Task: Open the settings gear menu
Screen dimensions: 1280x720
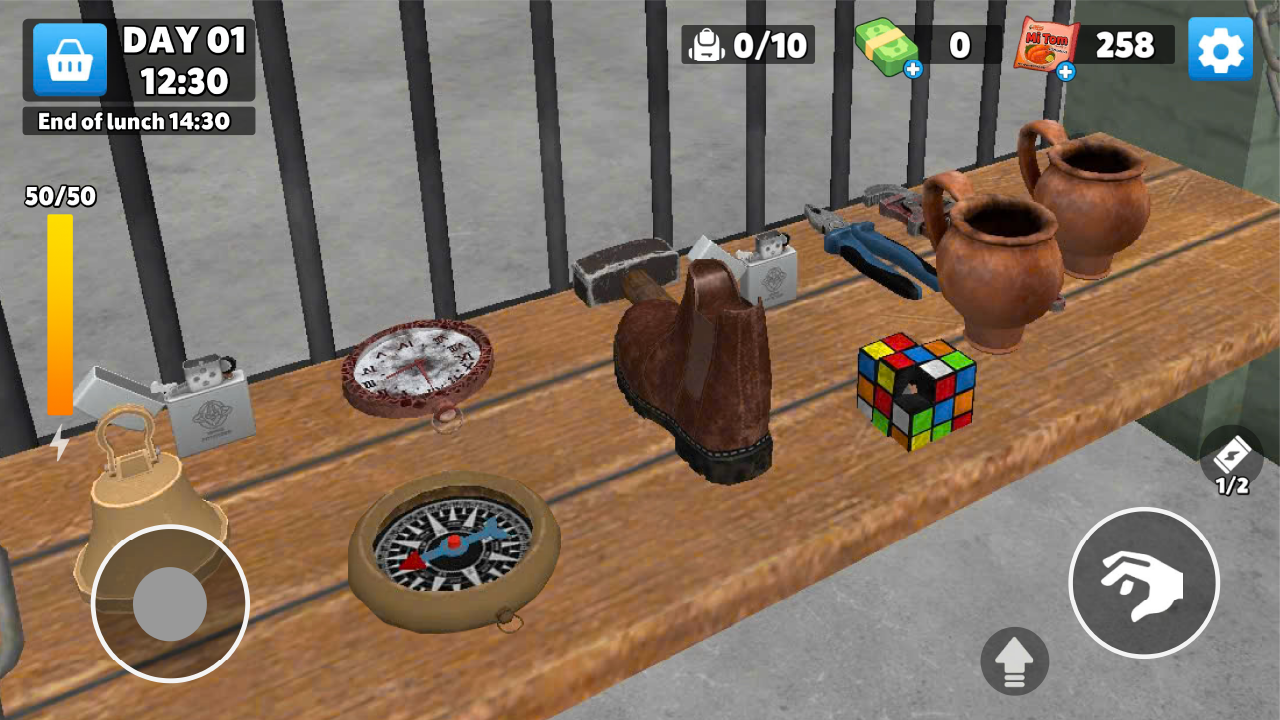Action: click(x=1220, y=49)
